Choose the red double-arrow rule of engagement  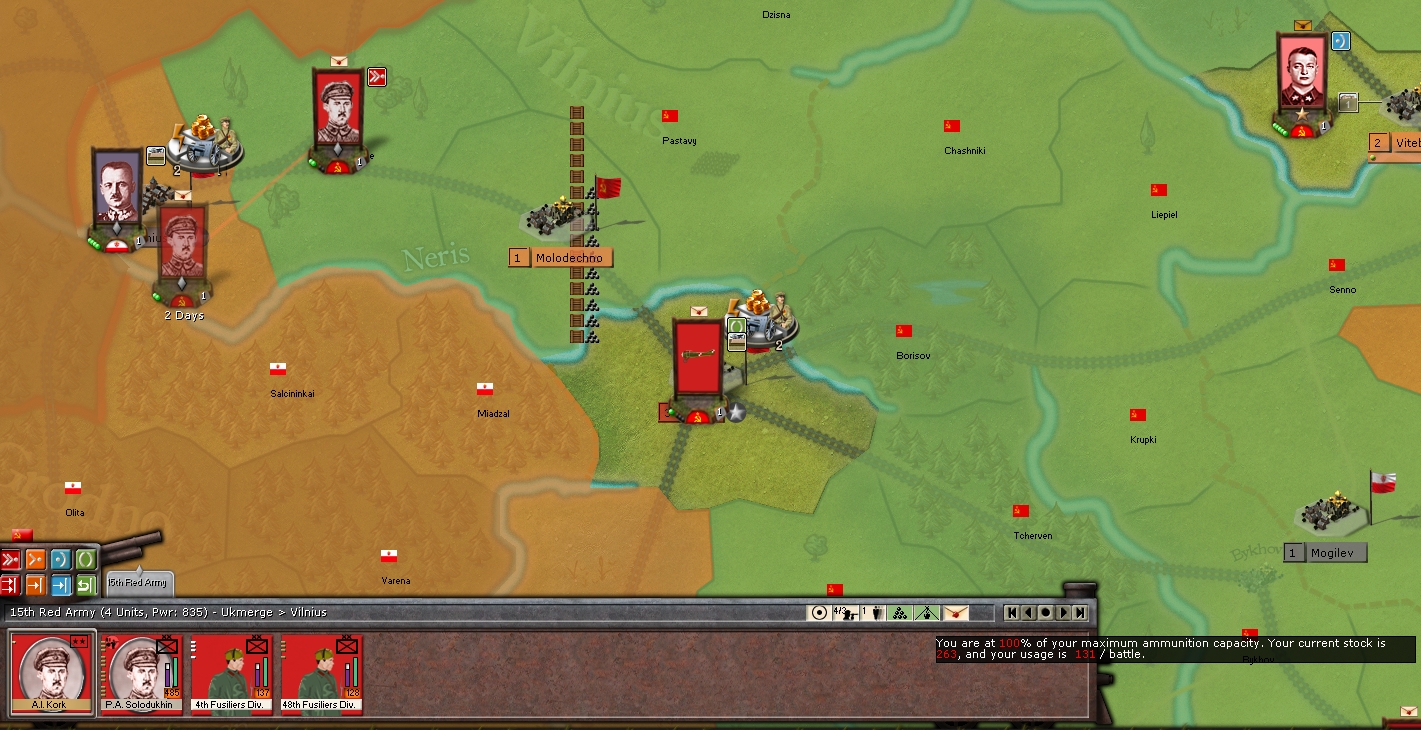[11, 585]
